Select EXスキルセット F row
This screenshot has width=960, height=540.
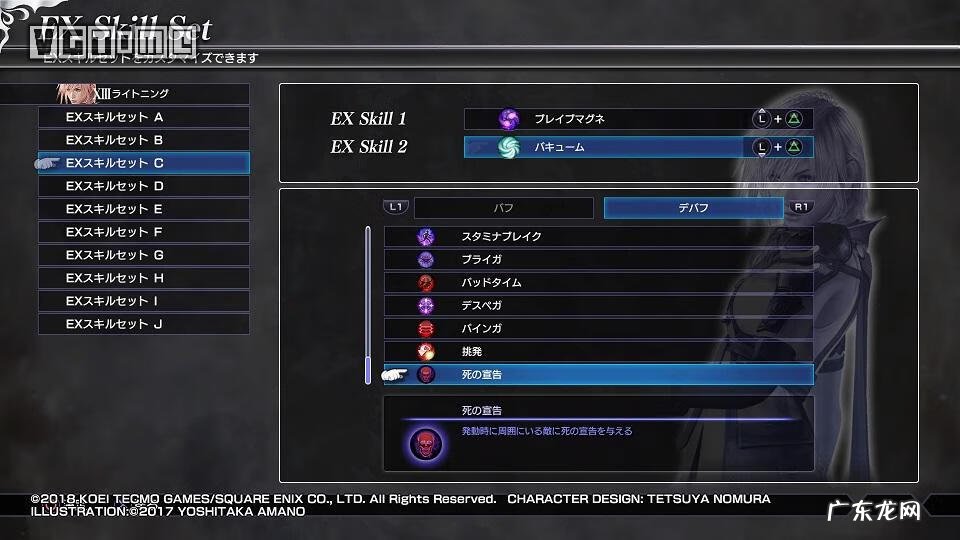click(x=143, y=232)
